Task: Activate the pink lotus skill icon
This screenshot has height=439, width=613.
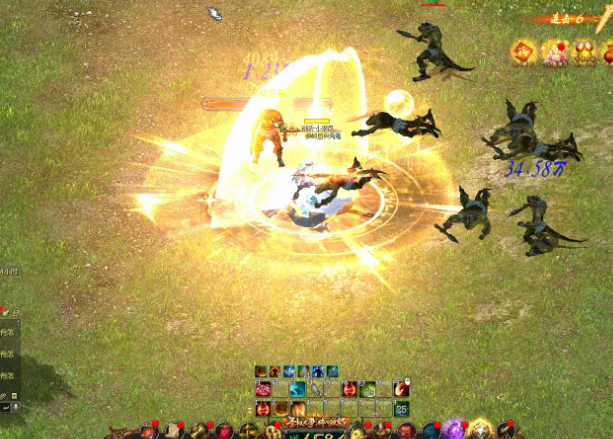Action: [264, 389]
